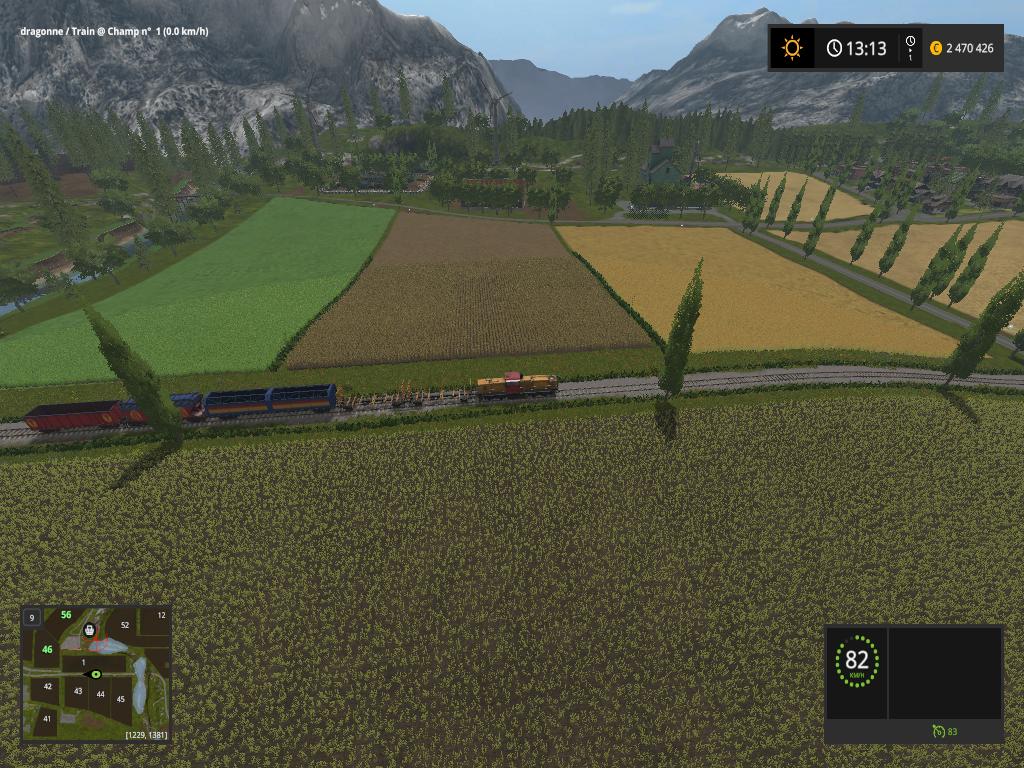Toggle the green cruise control icon
This screenshot has height=768, width=1024.
[937, 731]
